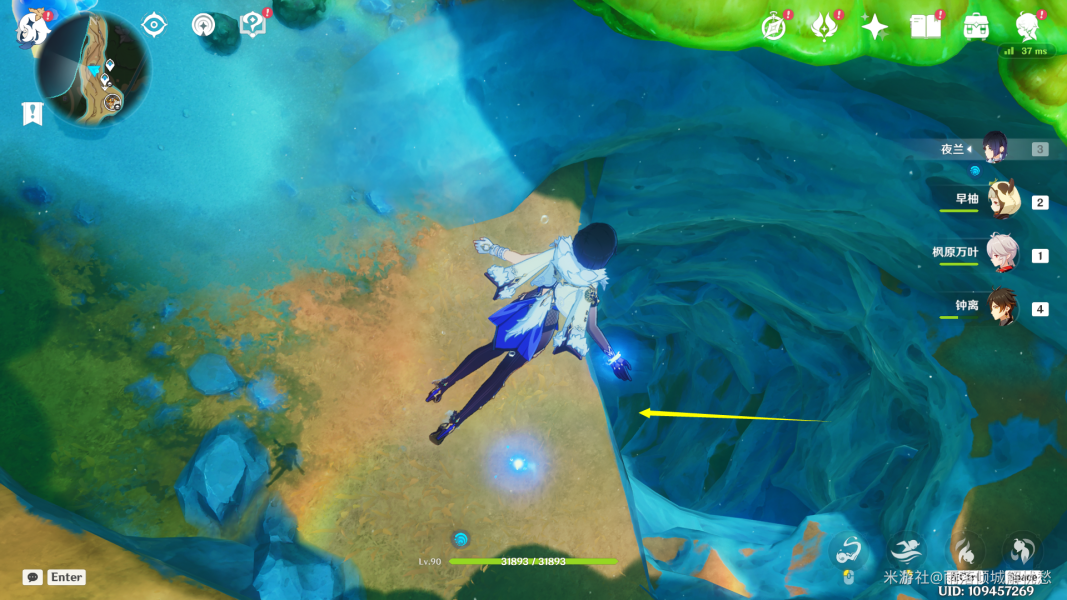
Task: Open the winged battle pass icon
Action: 823,27
